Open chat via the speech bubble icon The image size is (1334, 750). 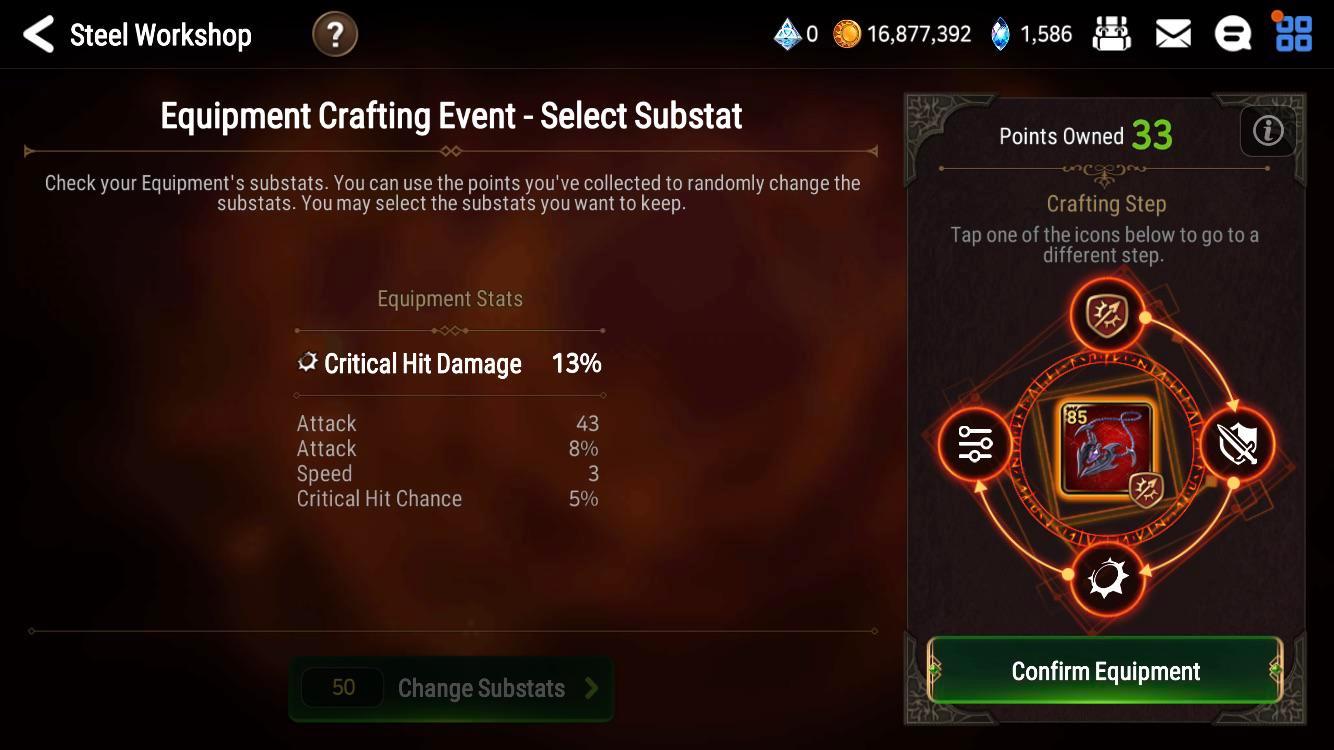tap(1233, 32)
